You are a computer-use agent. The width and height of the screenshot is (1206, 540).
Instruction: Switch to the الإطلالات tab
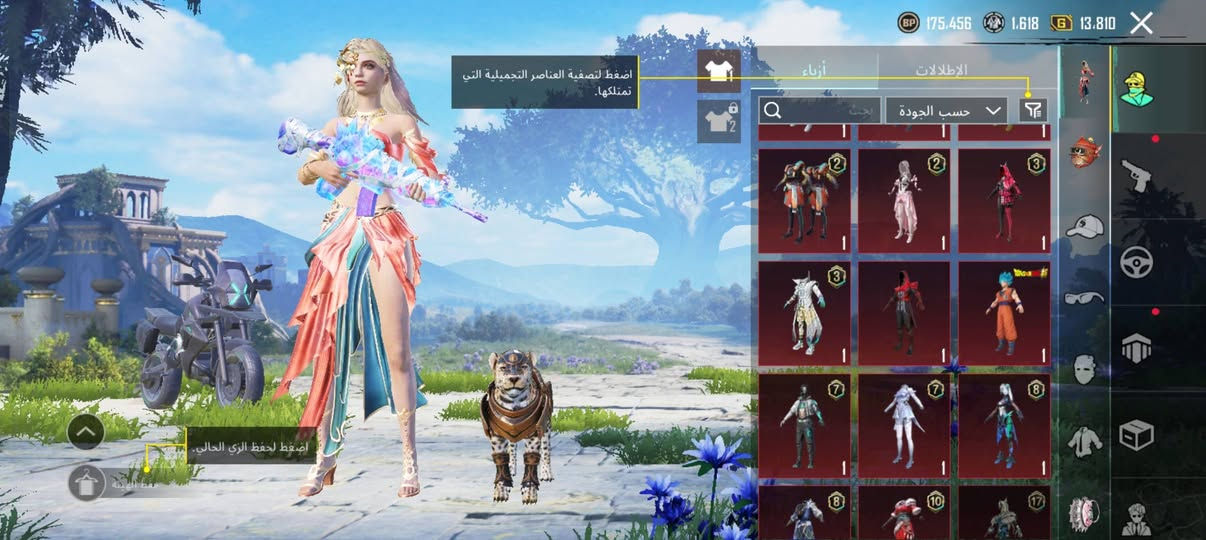pyautogui.click(x=941, y=70)
